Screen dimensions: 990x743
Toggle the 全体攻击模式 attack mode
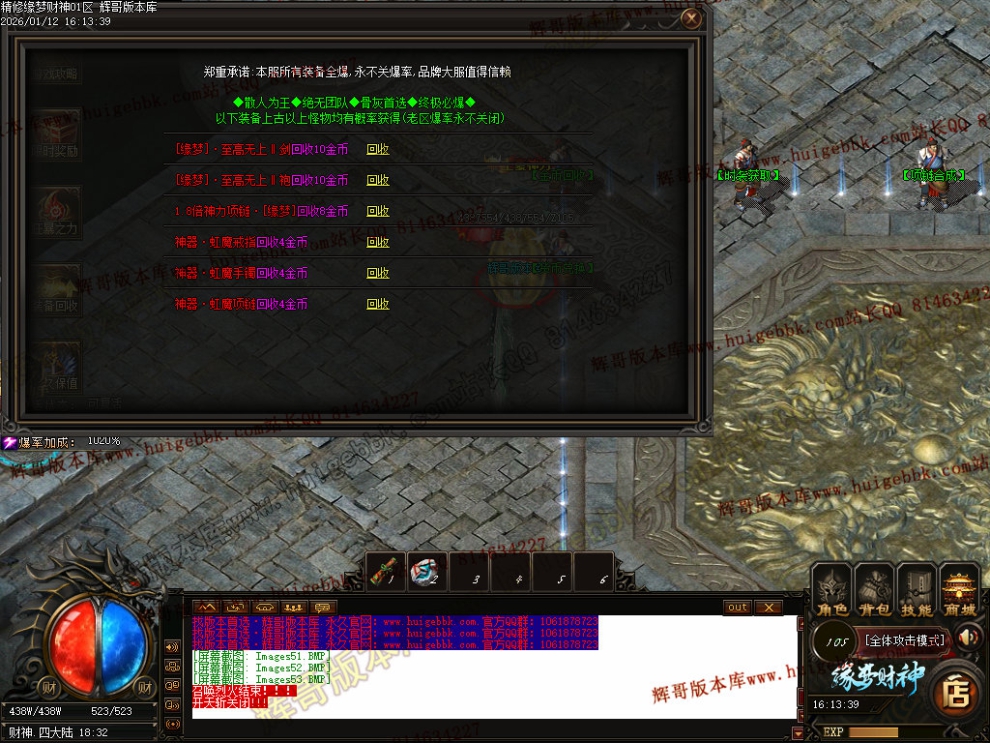905,639
